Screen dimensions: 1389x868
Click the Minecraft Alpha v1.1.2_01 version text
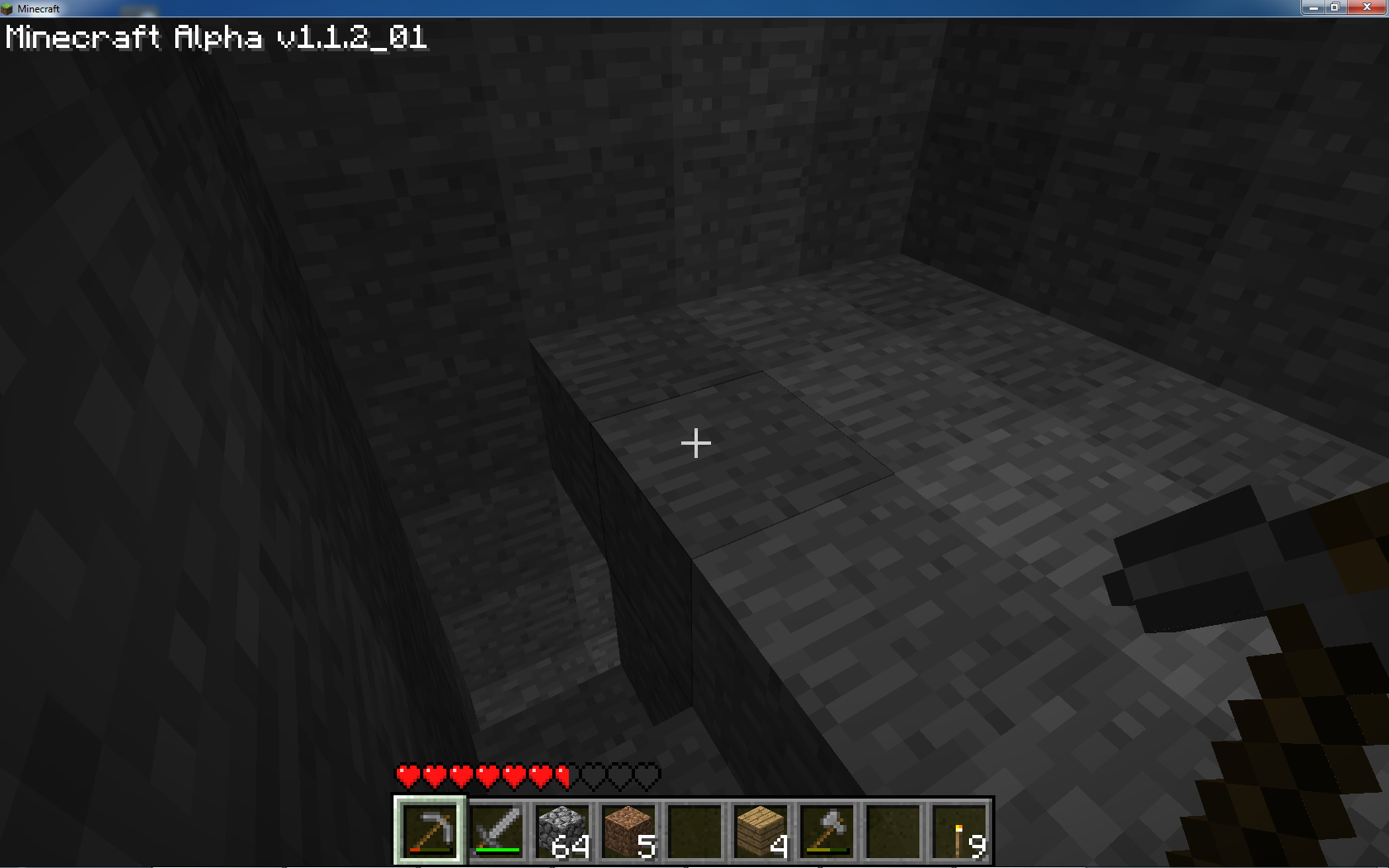pos(217,36)
